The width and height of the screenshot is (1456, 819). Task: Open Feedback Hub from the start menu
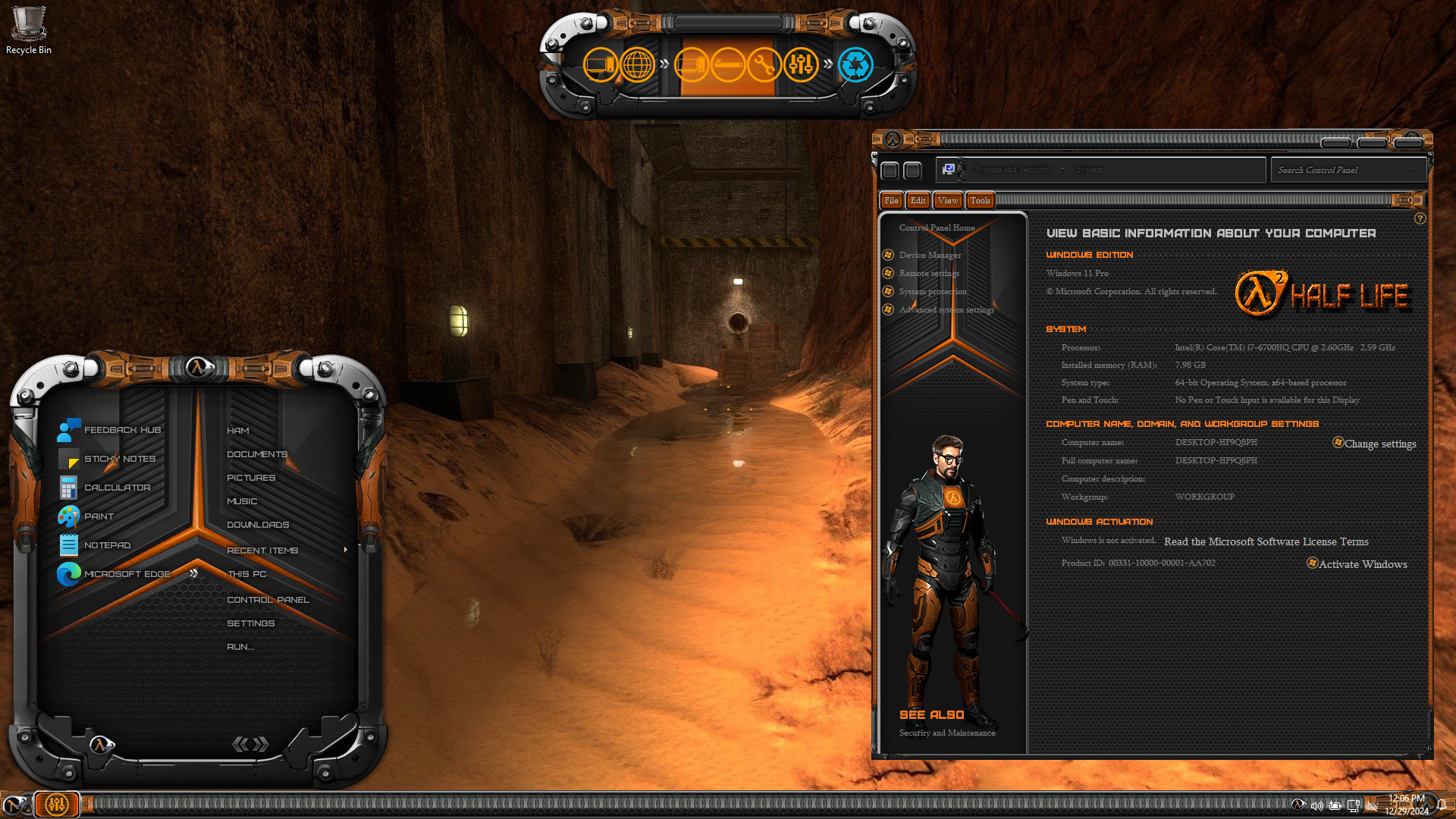coord(121,430)
